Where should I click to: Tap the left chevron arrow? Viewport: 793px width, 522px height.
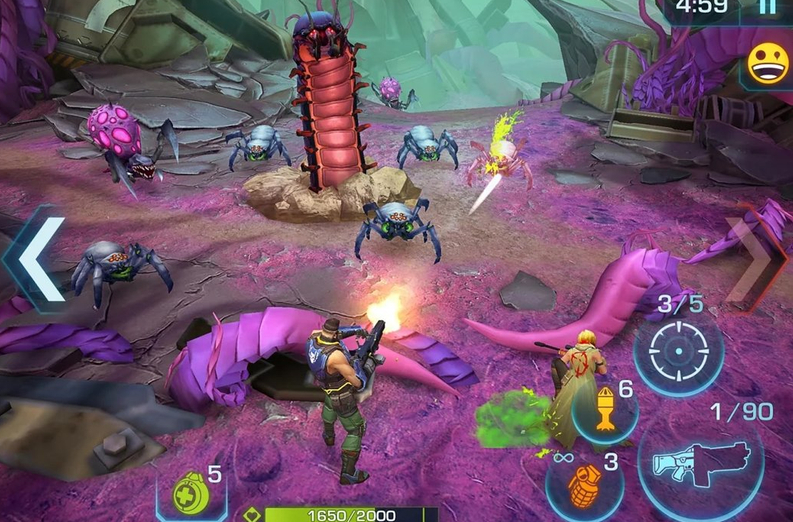coord(35,258)
